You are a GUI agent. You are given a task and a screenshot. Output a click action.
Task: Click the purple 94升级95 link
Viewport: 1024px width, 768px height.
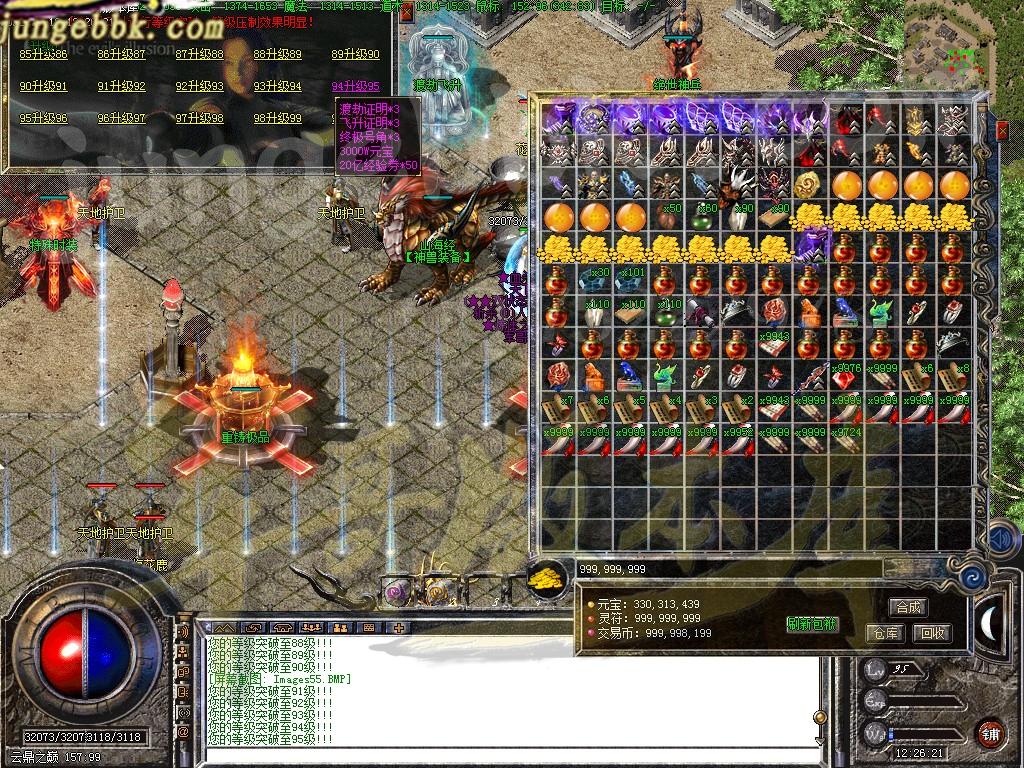pyautogui.click(x=356, y=87)
